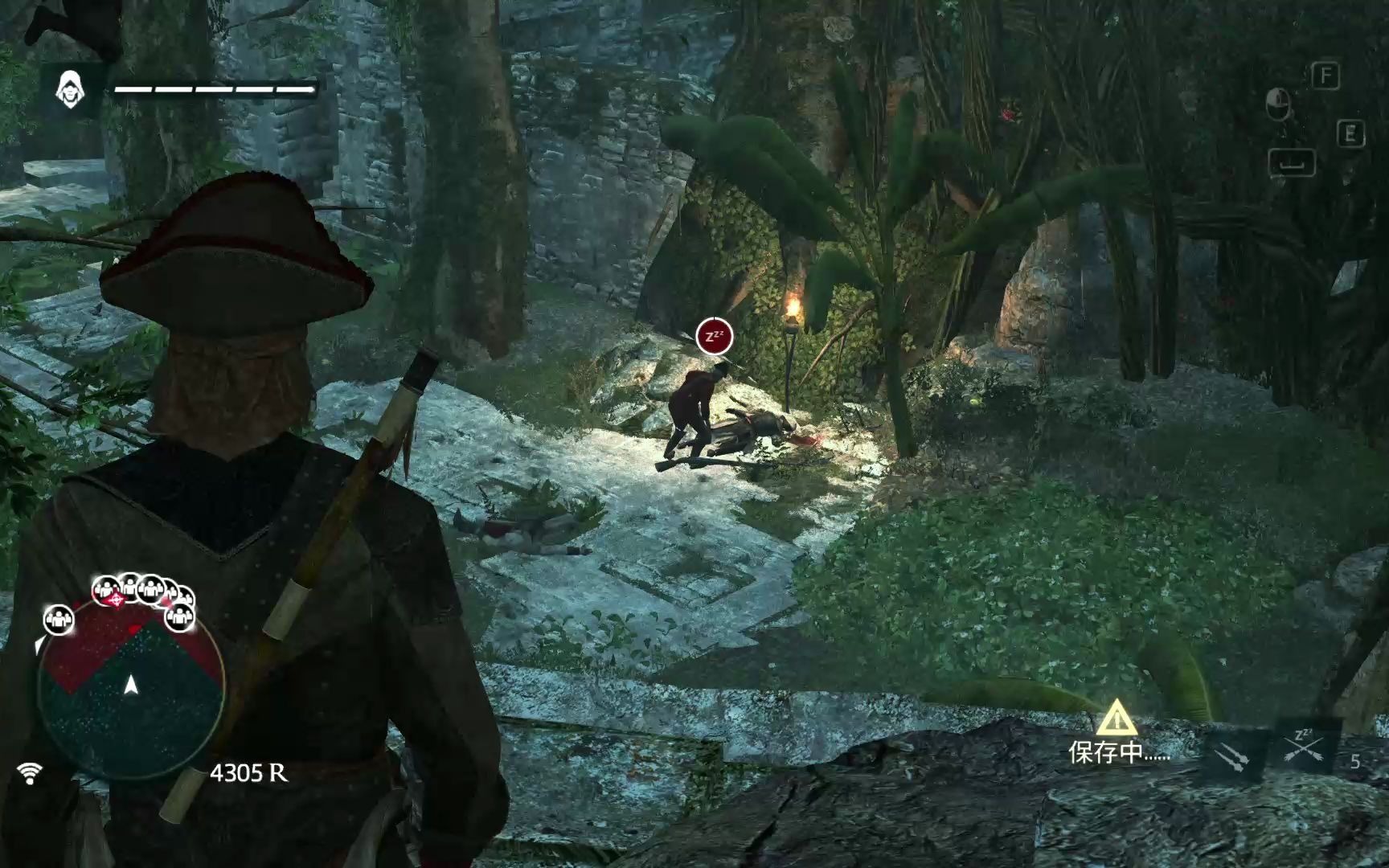The image size is (1389, 868).
Task: Click the yellow warning triangle save icon
Action: point(1117,717)
